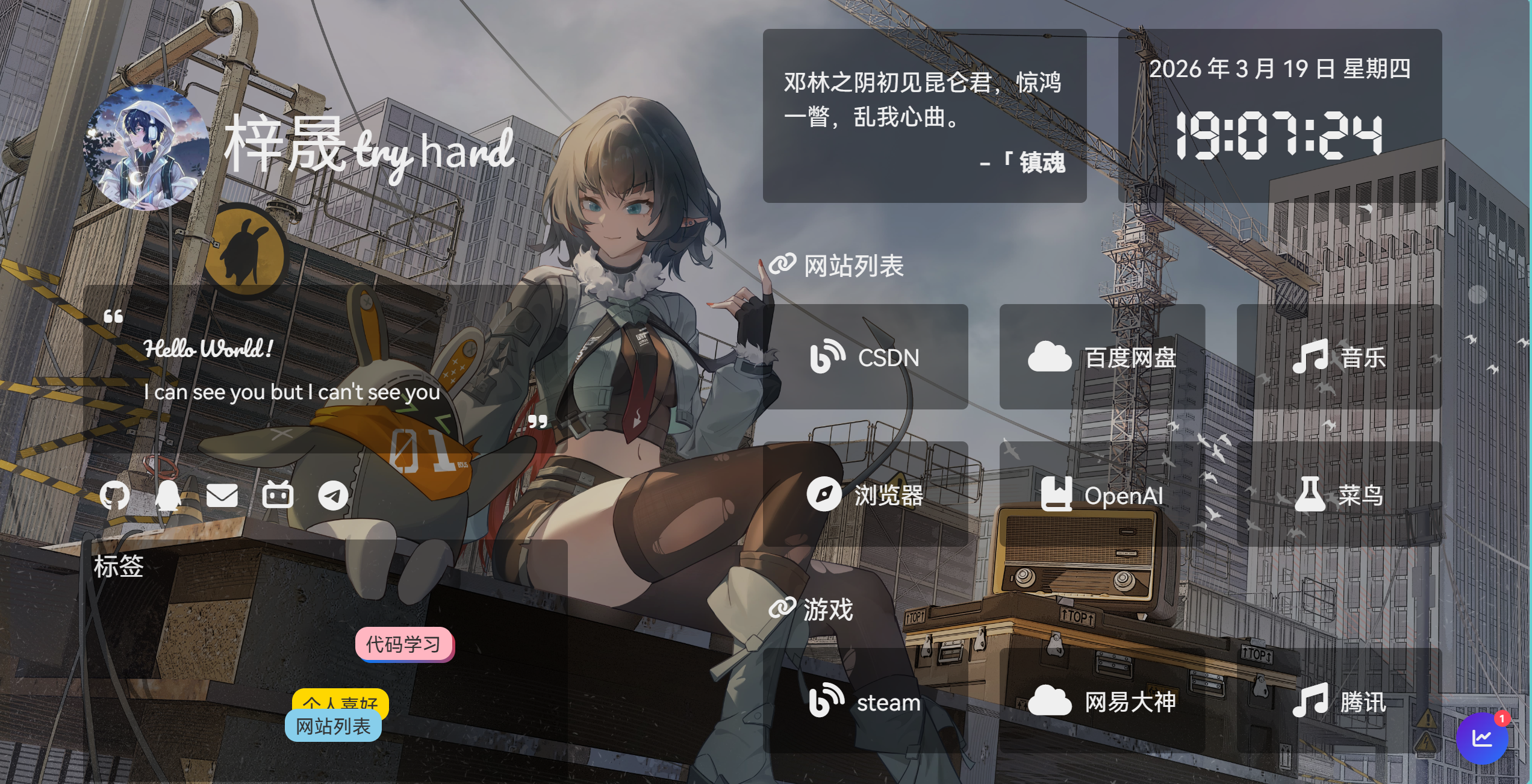Collapse the 网站列表 section header
The height and width of the screenshot is (784, 1532).
[x=851, y=265]
